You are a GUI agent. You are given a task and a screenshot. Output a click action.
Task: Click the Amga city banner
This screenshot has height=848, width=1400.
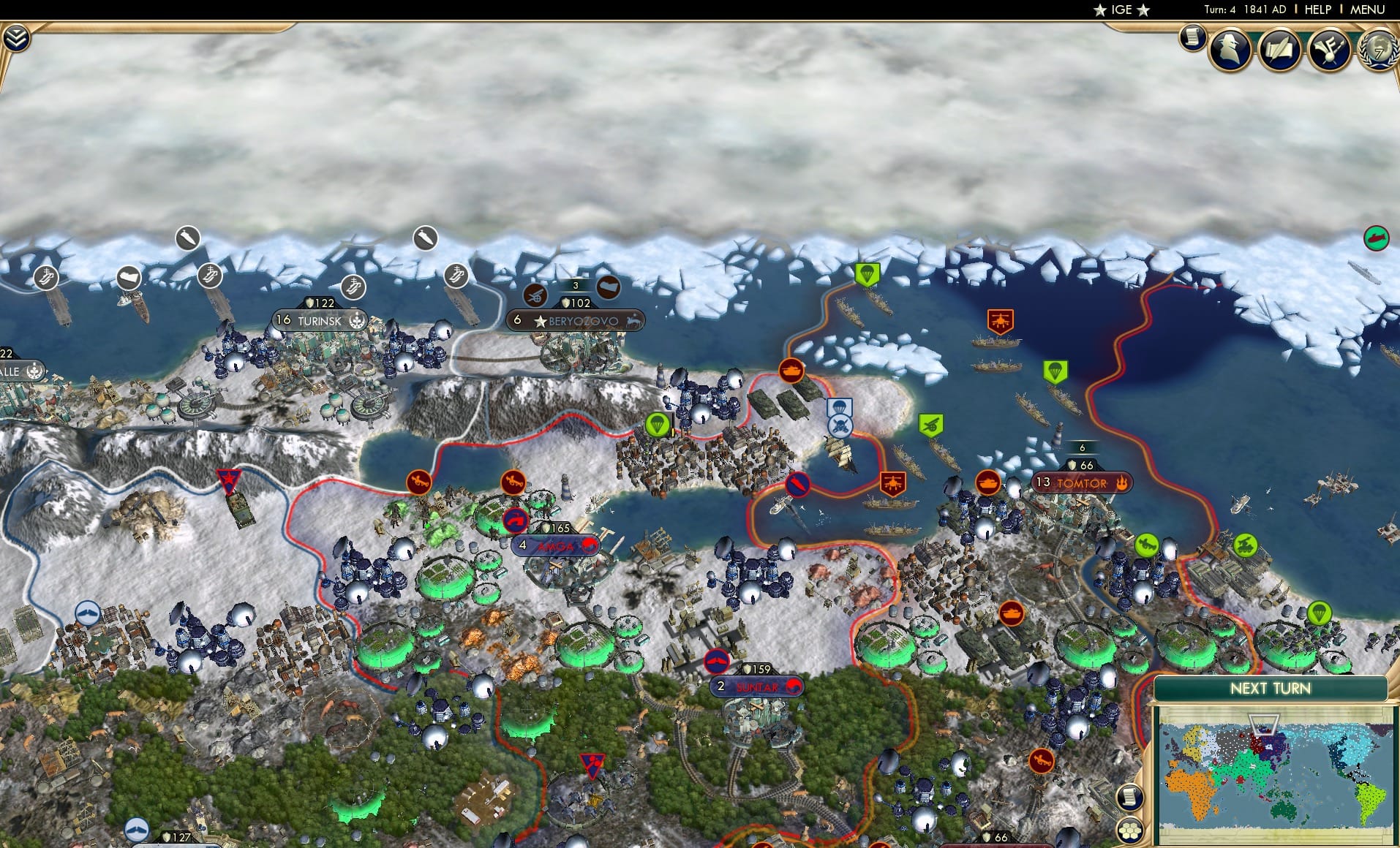point(554,545)
